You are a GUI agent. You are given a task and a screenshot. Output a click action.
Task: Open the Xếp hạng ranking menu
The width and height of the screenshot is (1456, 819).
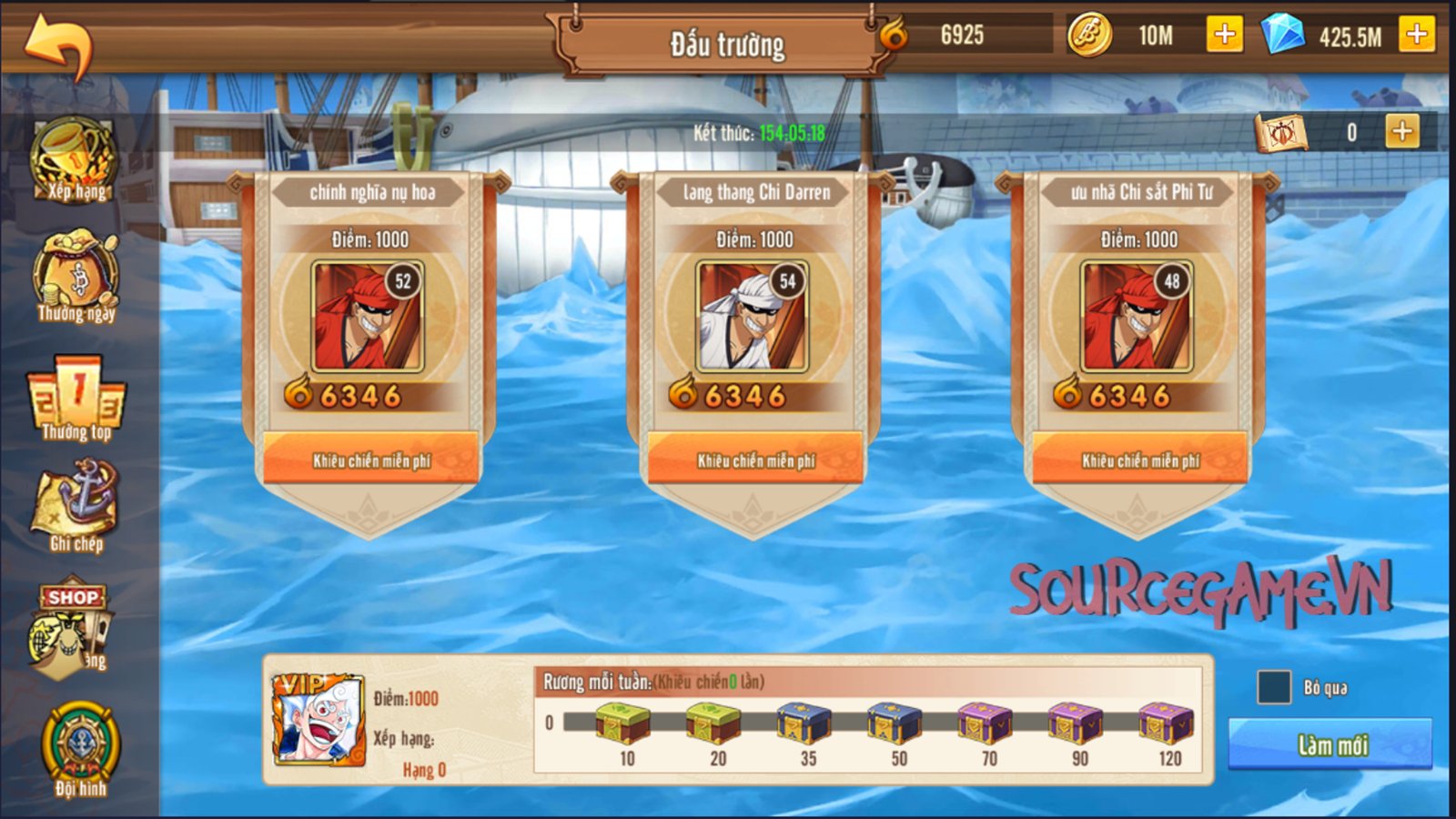[75, 160]
